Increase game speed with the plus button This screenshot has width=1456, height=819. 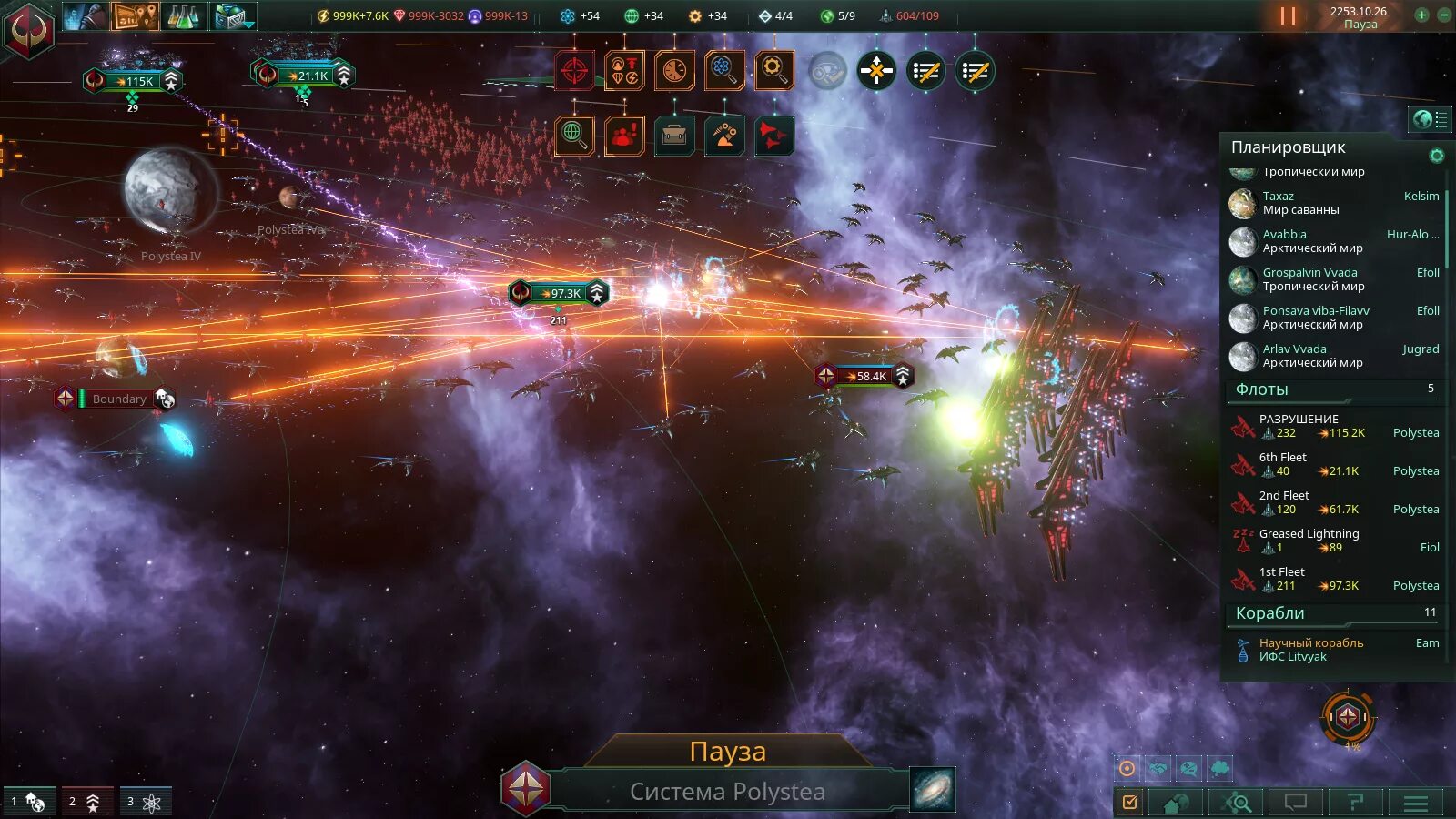click(x=1421, y=15)
